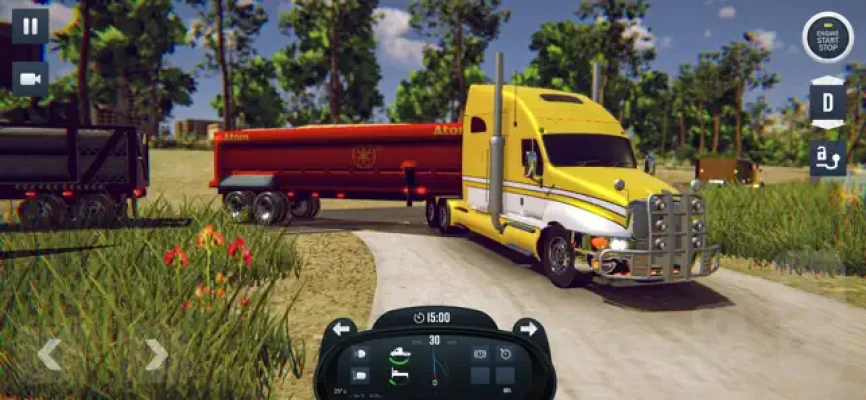Image resolution: width=866 pixels, height=400 pixels.
Task: Tap the Engine Start Stop button
Action: click(x=828, y=37)
